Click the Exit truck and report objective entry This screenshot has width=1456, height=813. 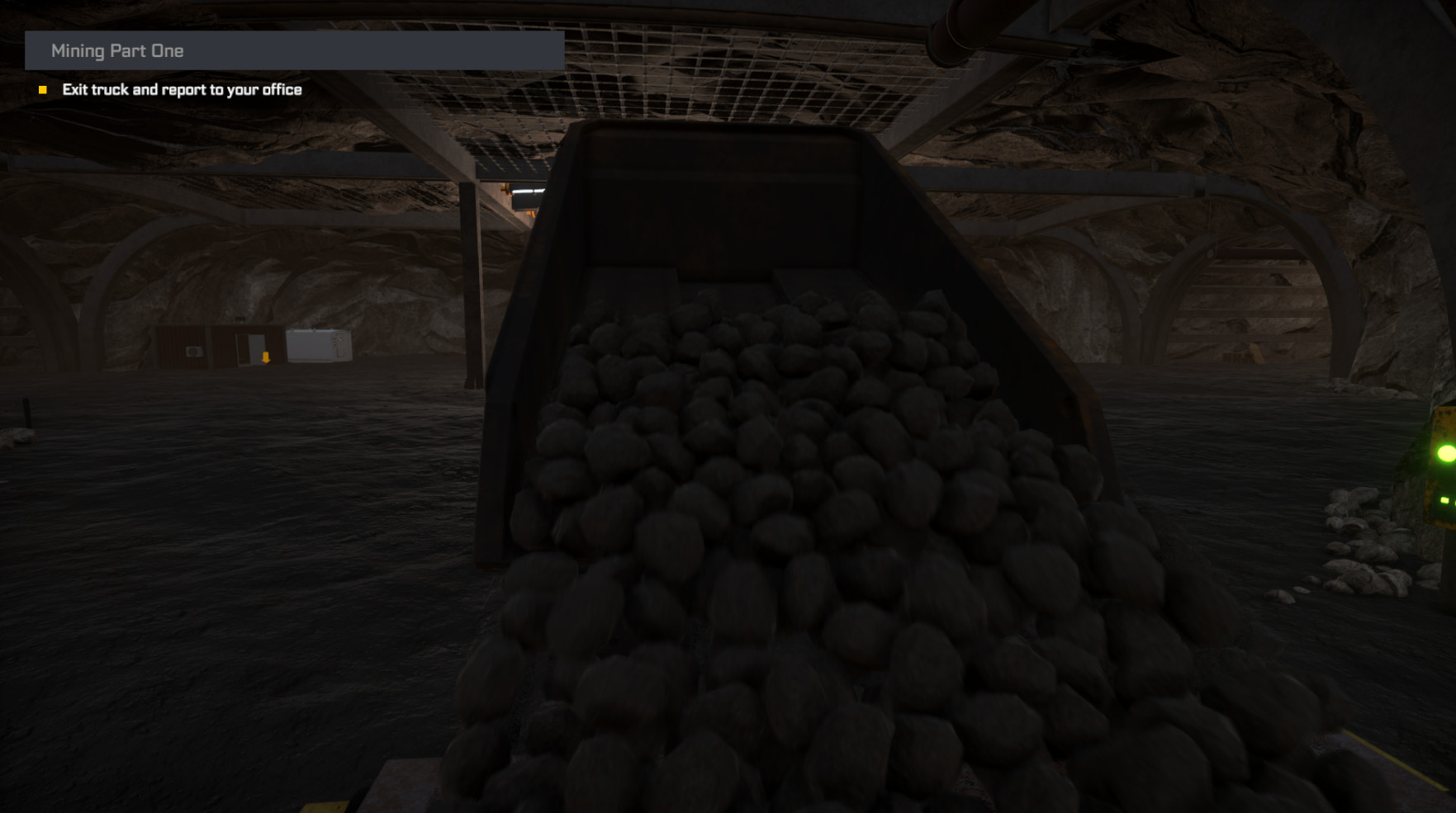pos(183,89)
